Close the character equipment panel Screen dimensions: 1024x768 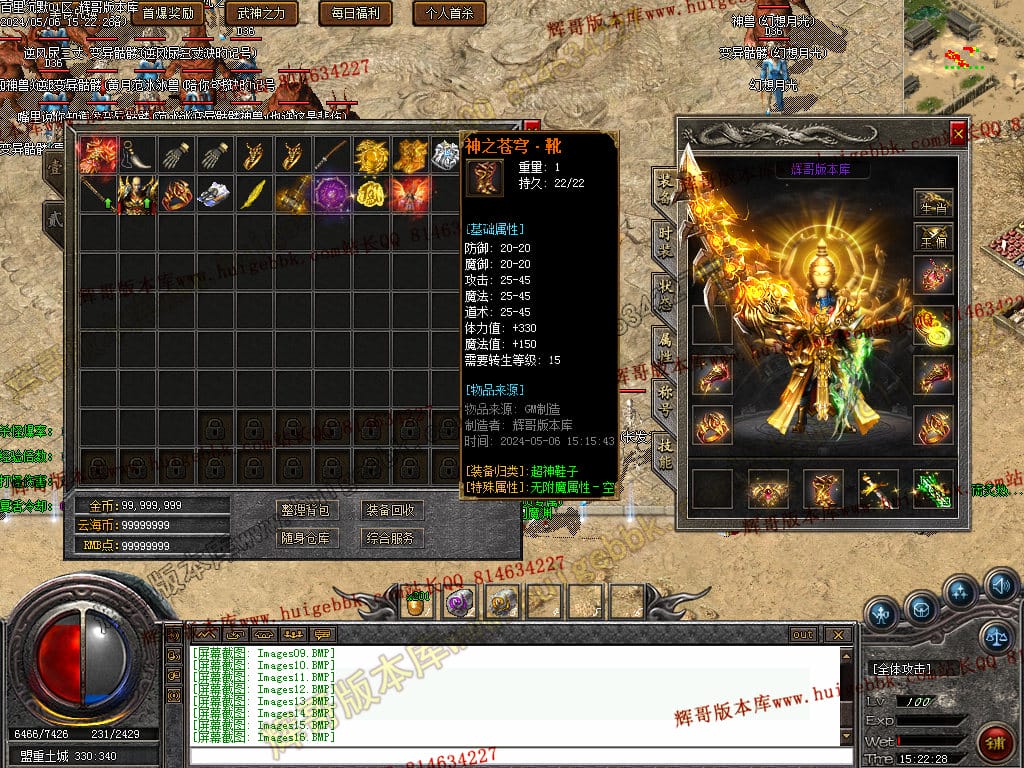[x=958, y=133]
